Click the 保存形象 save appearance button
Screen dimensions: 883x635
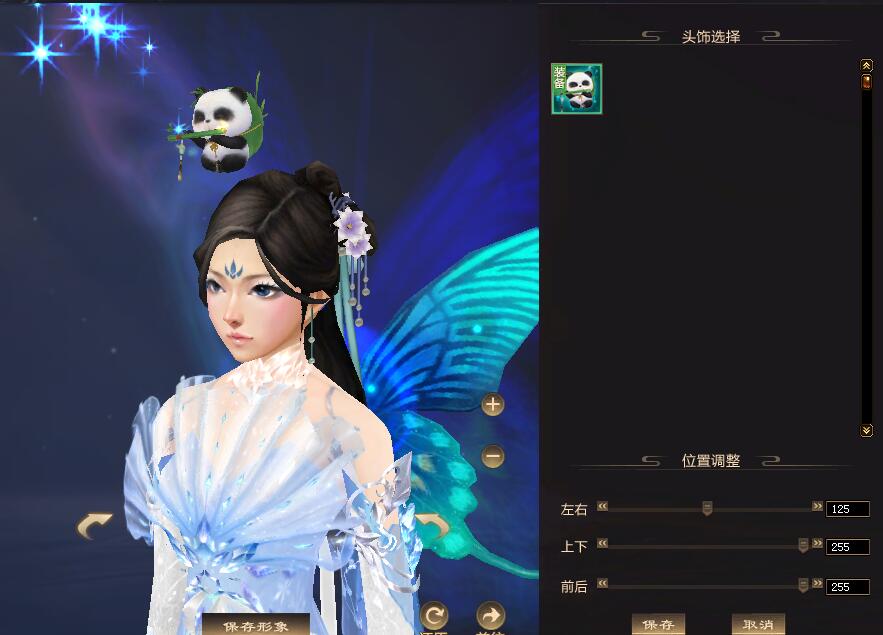255,625
